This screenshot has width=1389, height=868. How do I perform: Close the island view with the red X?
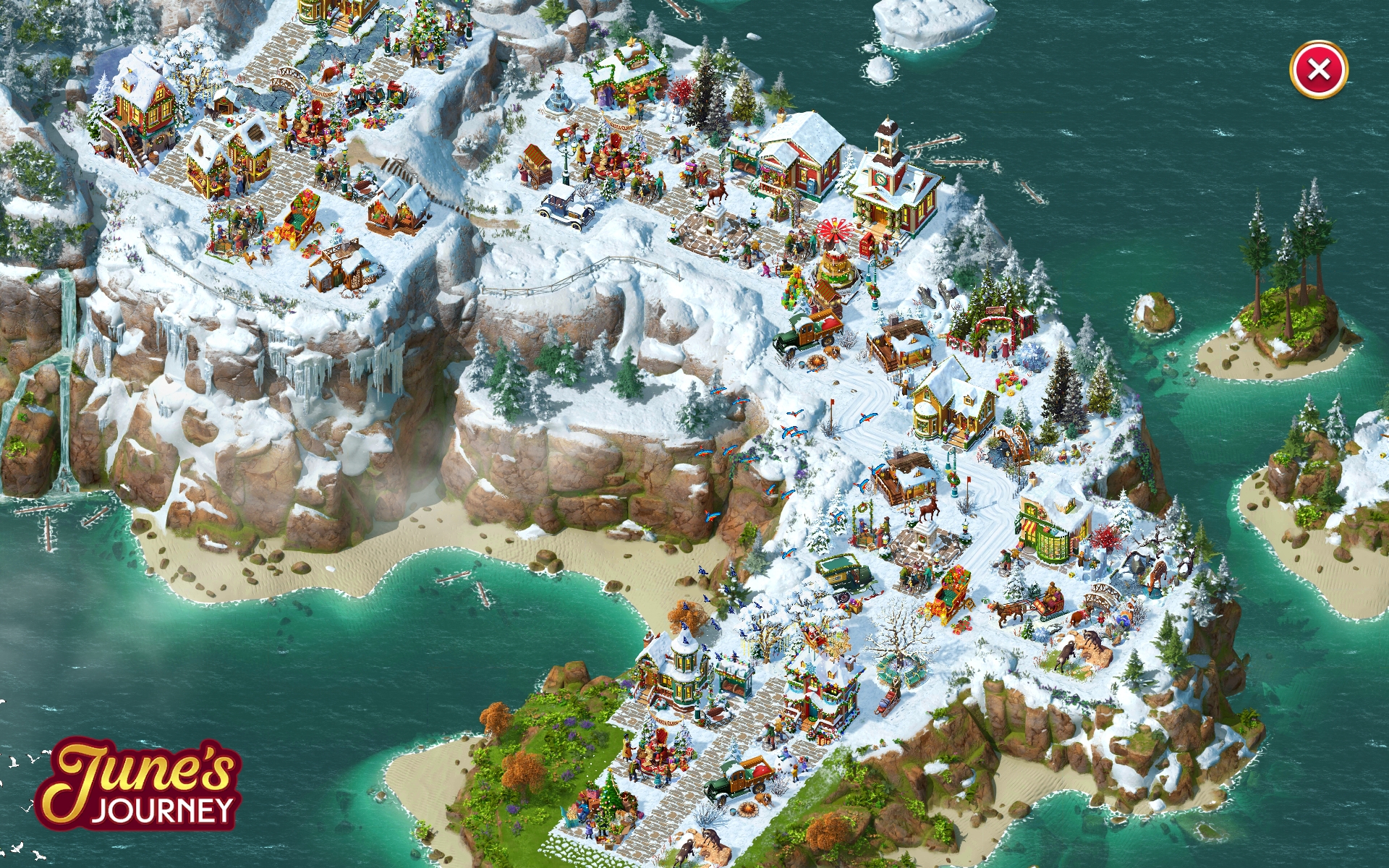pyautogui.click(x=1318, y=69)
